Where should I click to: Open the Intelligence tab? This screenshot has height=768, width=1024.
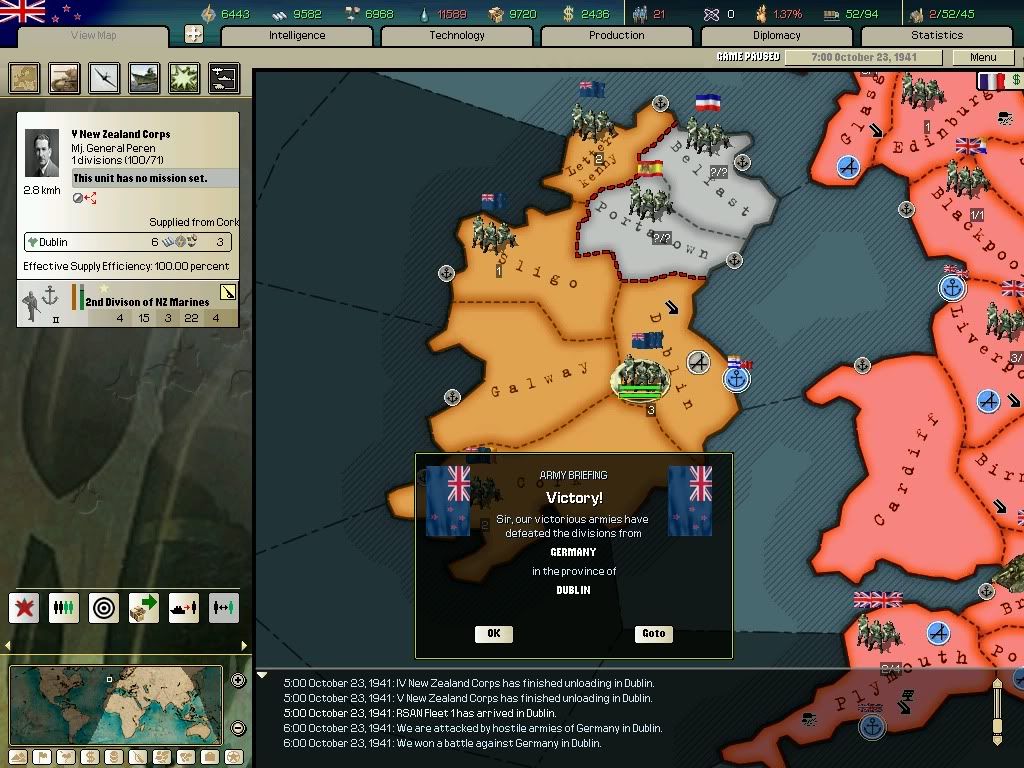coord(297,36)
